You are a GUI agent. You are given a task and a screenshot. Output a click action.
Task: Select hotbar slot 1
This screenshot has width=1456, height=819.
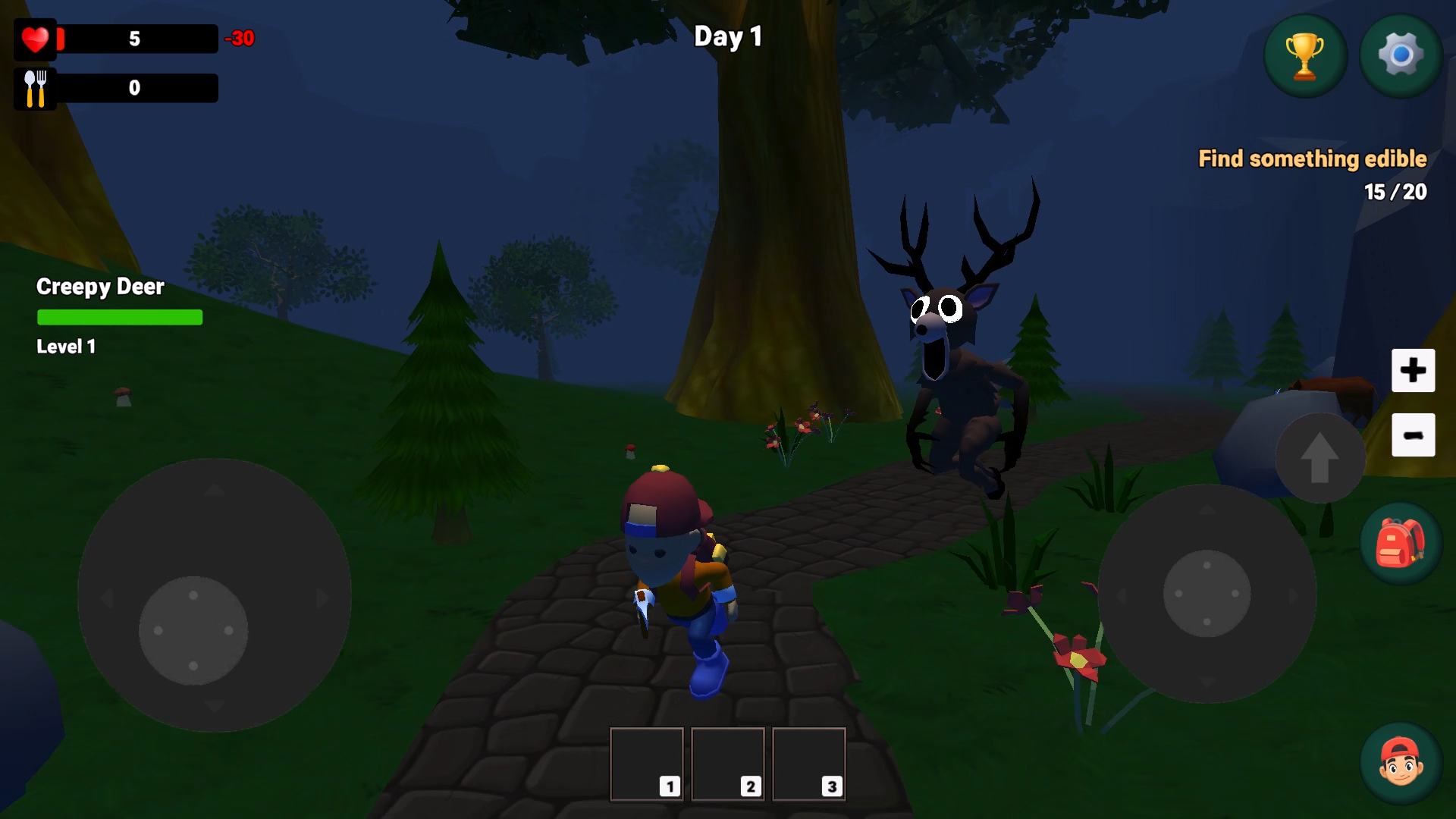(x=647, y=764)
